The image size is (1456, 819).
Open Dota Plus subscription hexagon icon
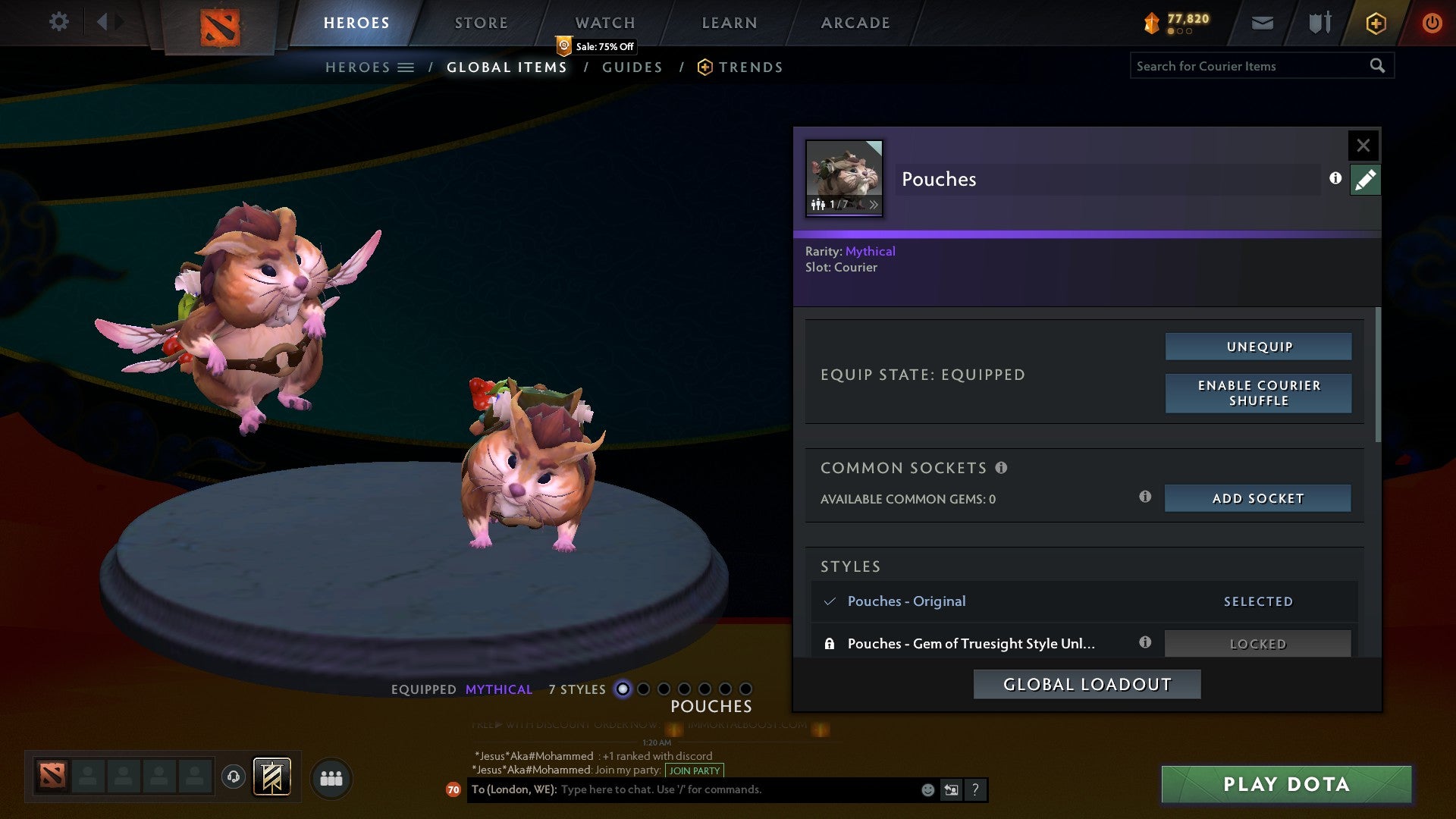pyautogui.click(x=1375, y=23)
